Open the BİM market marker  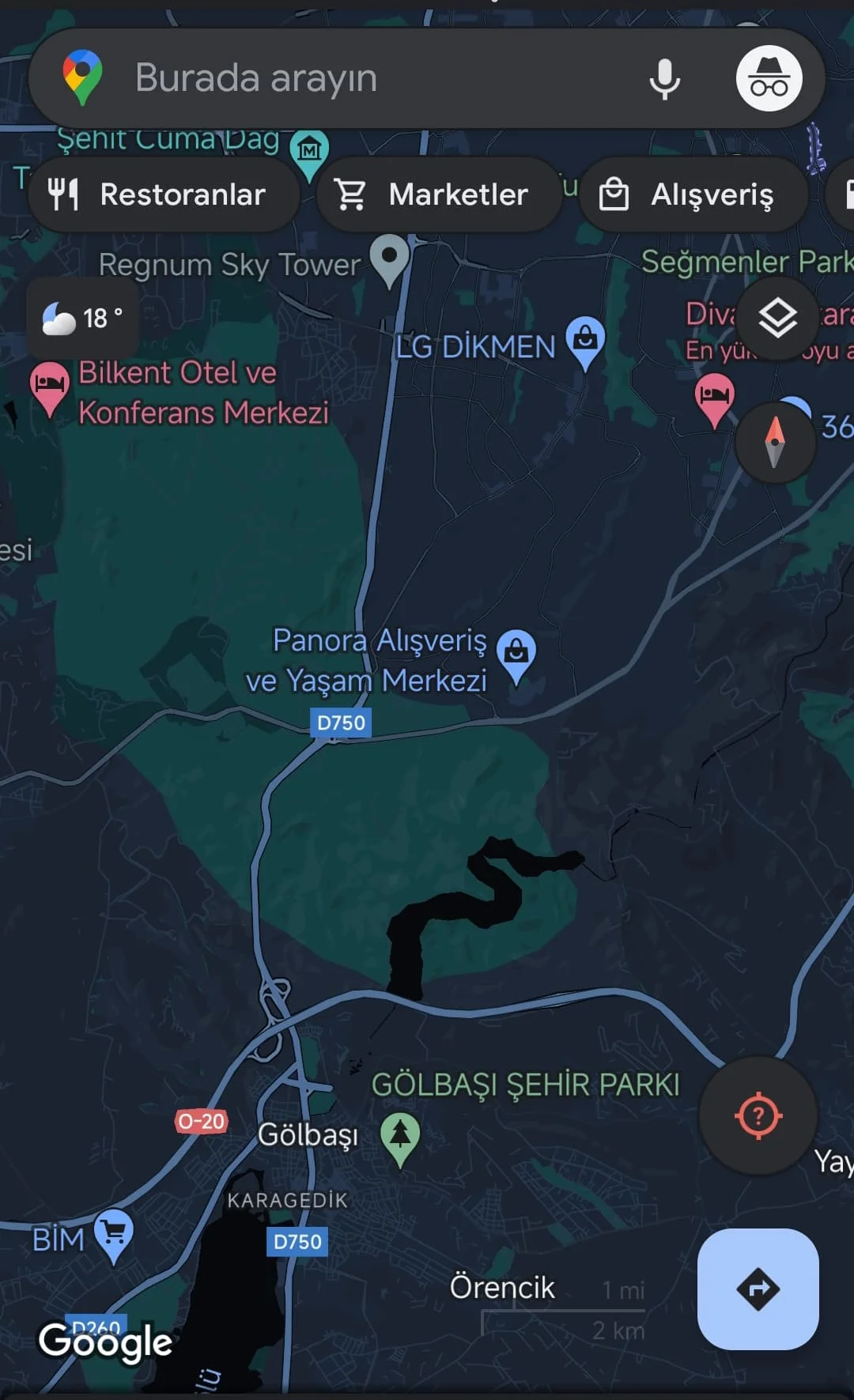(x=114, y=1233)
